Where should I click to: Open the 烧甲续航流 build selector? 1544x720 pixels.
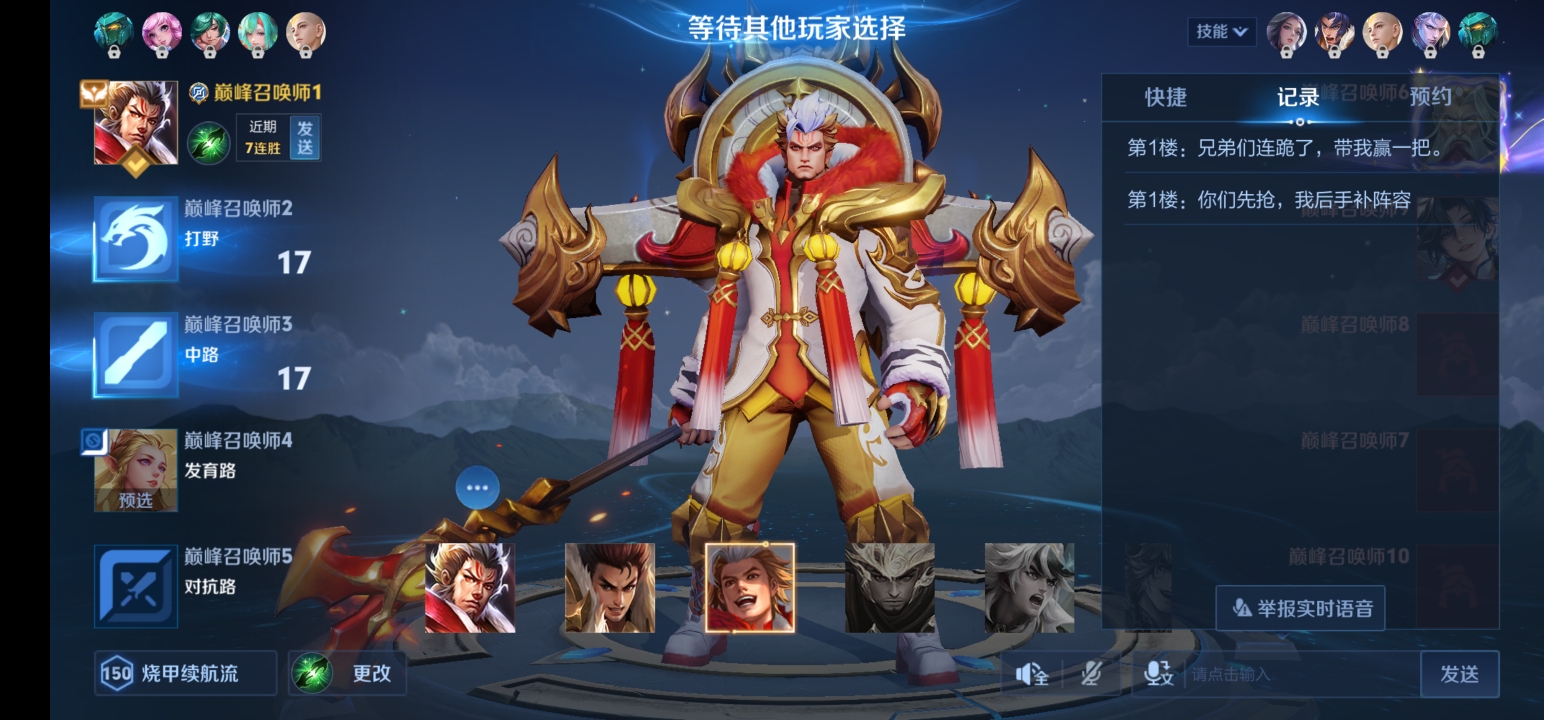(186, 674)
